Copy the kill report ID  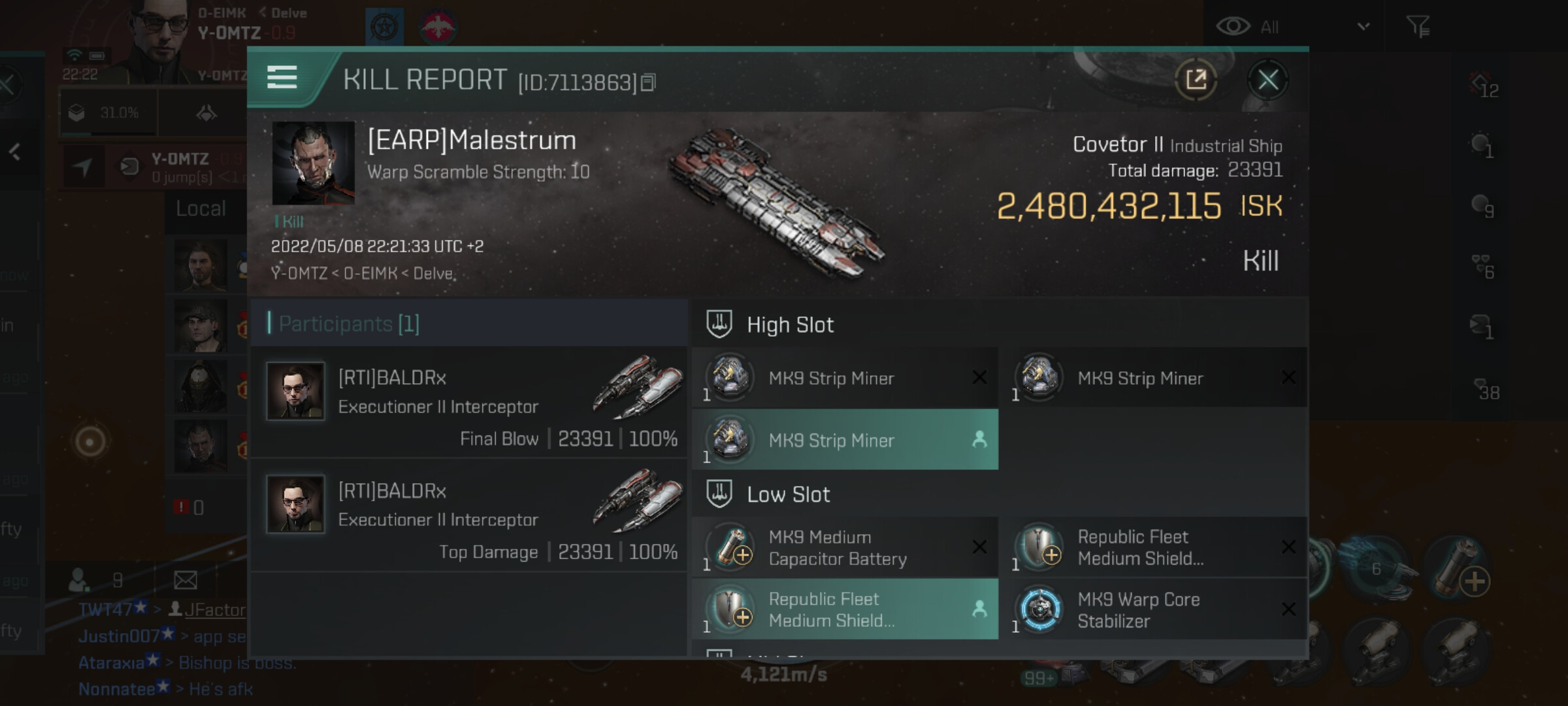pos(648,82)
